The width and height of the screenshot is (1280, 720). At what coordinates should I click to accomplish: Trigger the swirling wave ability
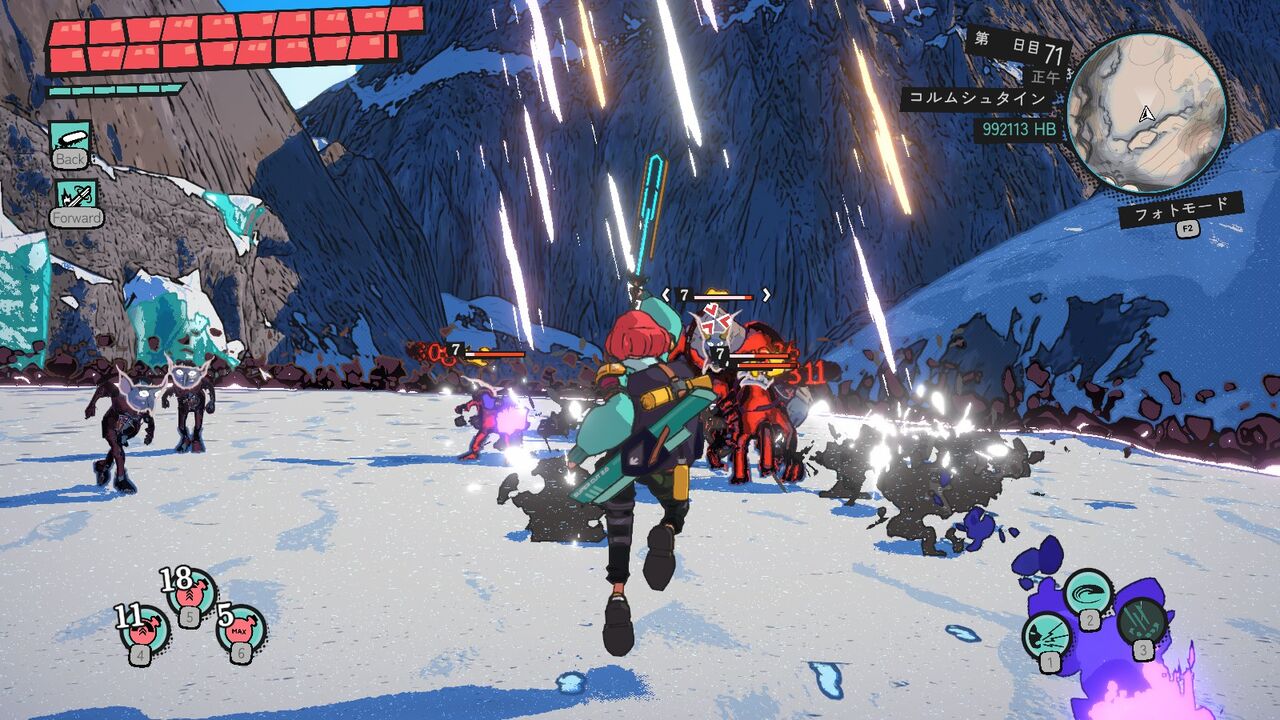point(1088,593)
